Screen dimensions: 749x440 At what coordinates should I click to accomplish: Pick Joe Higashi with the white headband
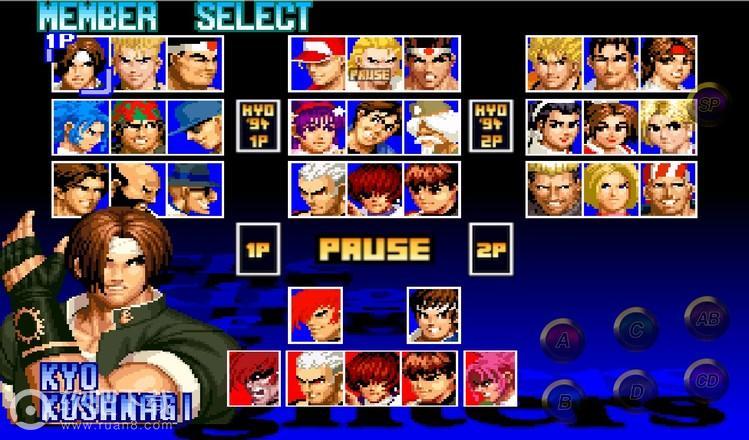coord(431,64)
